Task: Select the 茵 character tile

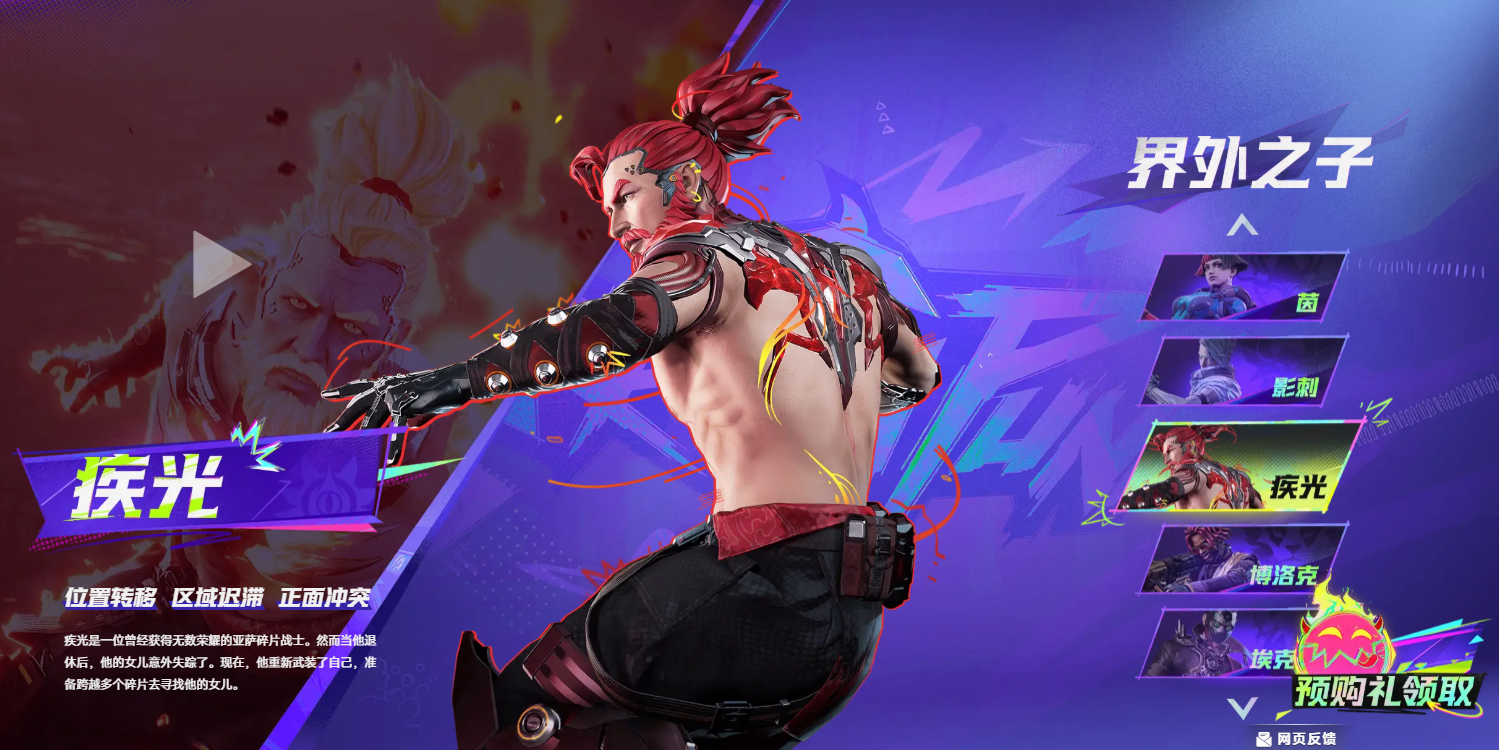Action: 1244,287
